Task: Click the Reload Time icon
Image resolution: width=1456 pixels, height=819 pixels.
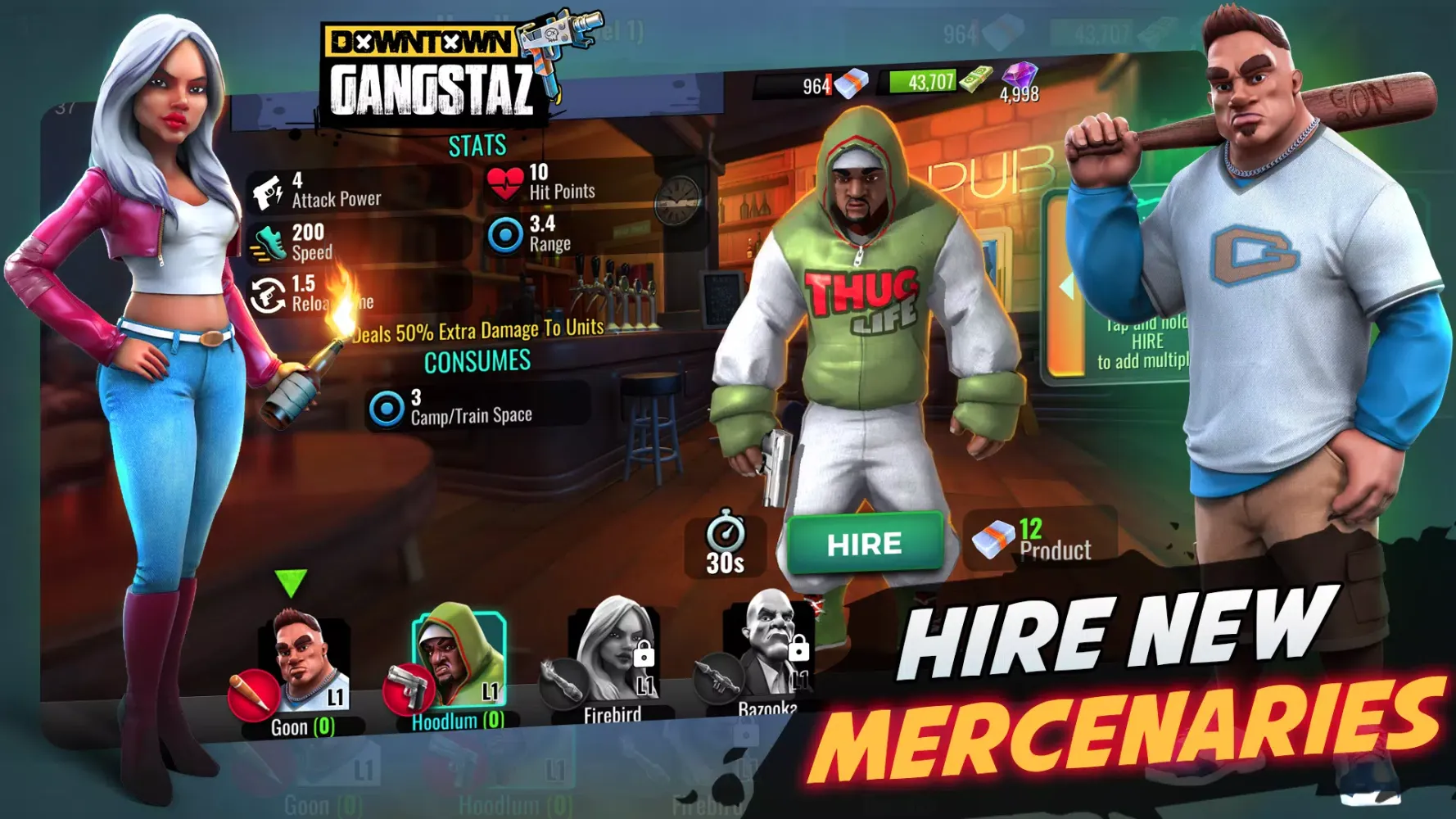Action: (x=268, y=295)
